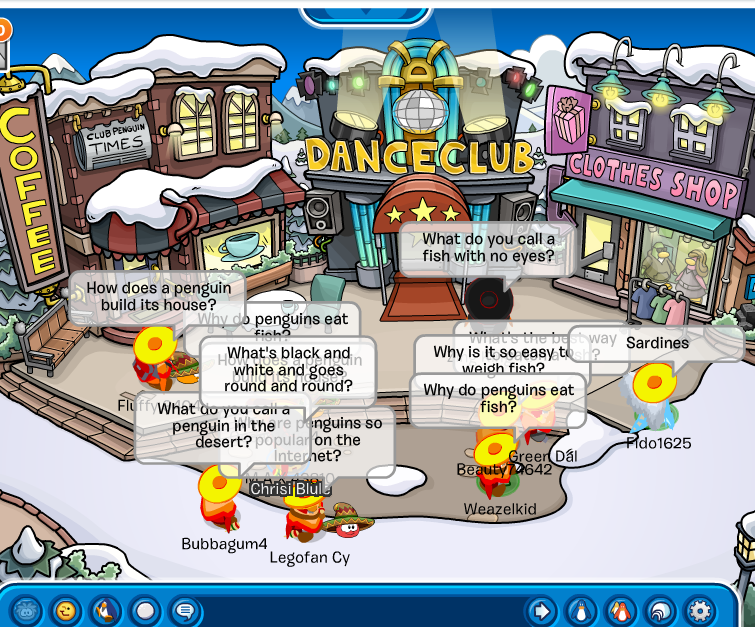Image resolution: width=755 pixels, height=627 pixels.
Task: Send the chat message with arrow button
Action: pyautogui.click(x=541, y=609)
